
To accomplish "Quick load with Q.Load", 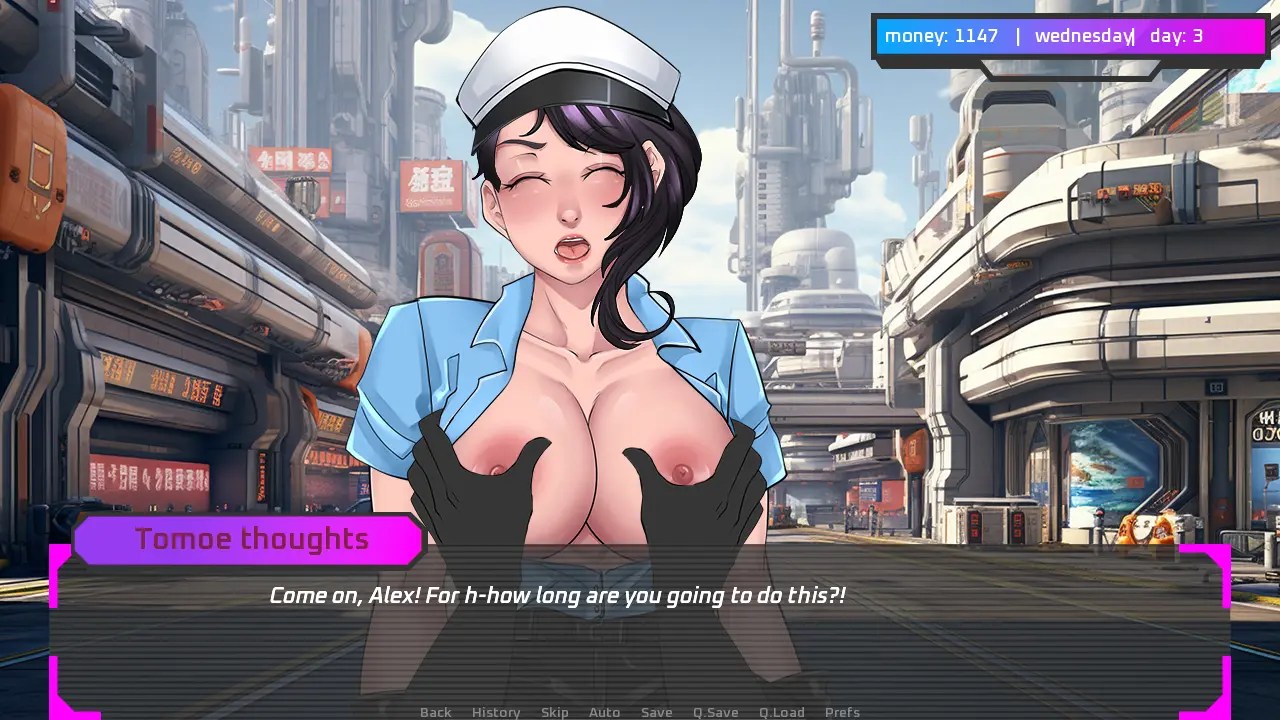I will point(781,712).
